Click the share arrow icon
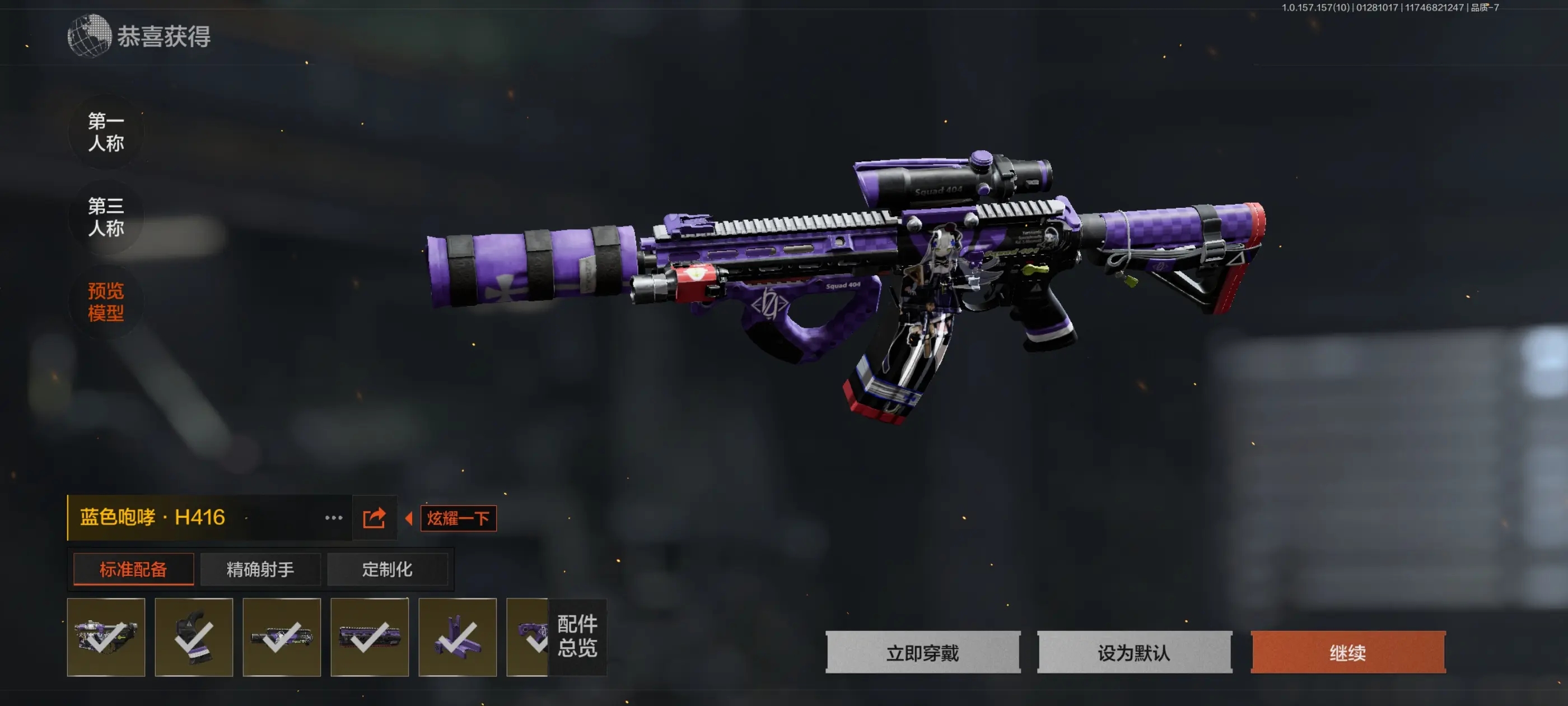Image resolution: width=1568 pixels, height=706 pixels. pos(374,518)
